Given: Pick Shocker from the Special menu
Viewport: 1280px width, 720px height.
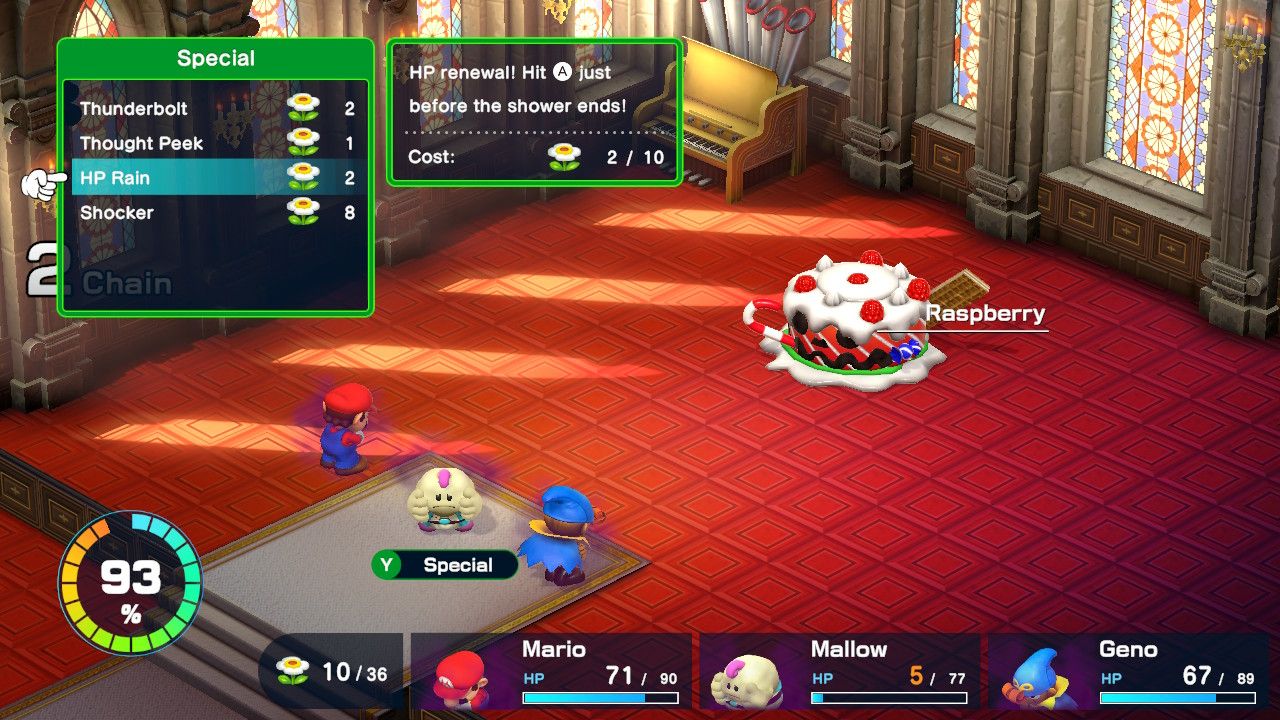Looking at the screenshot, I should [x=118, y=213].
